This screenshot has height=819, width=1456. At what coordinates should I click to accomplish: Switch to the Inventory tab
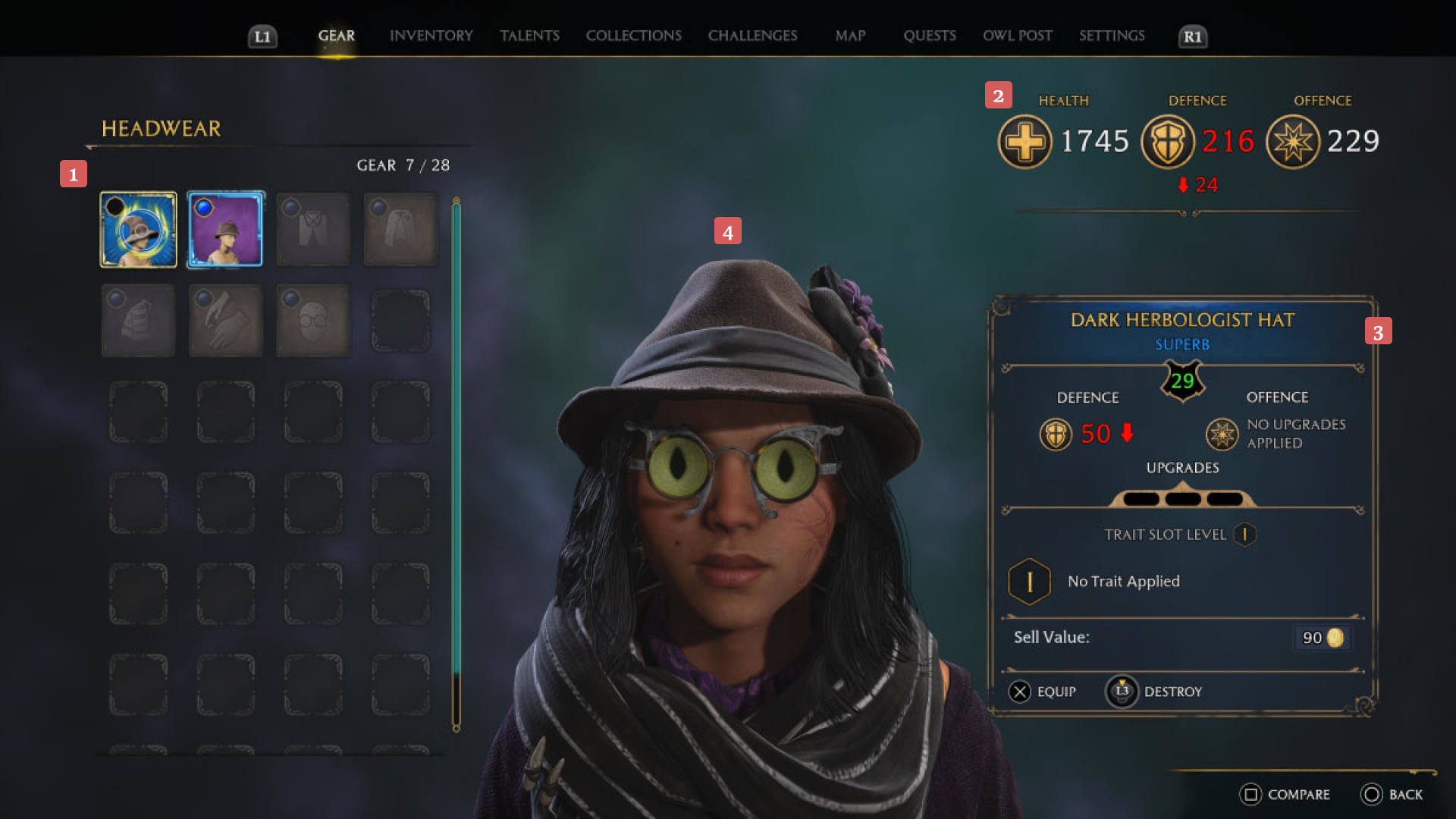[431, 35]
